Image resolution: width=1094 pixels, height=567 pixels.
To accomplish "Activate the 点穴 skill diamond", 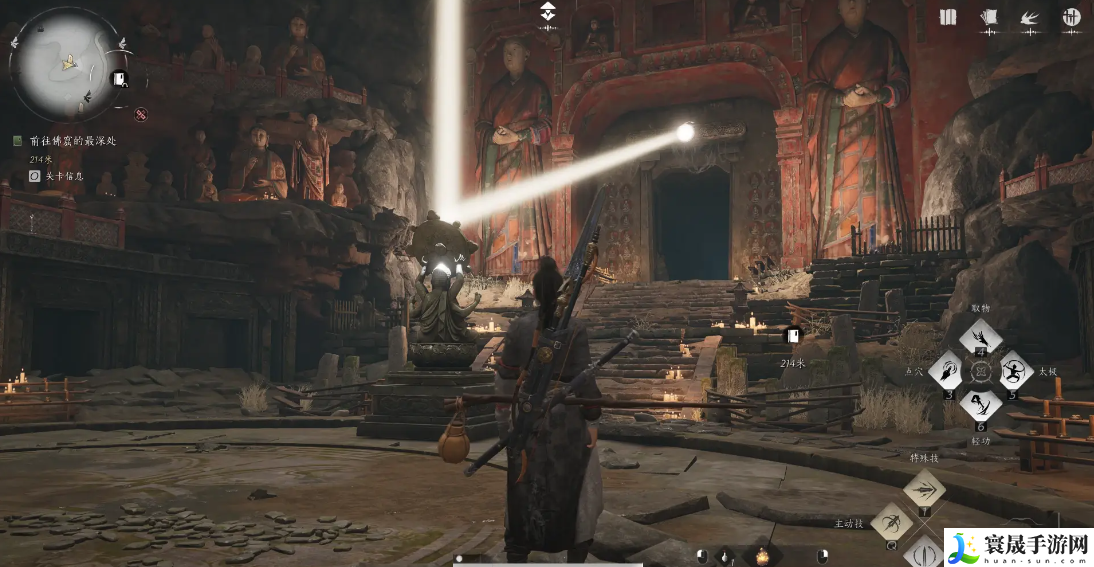I will (946, 371).
